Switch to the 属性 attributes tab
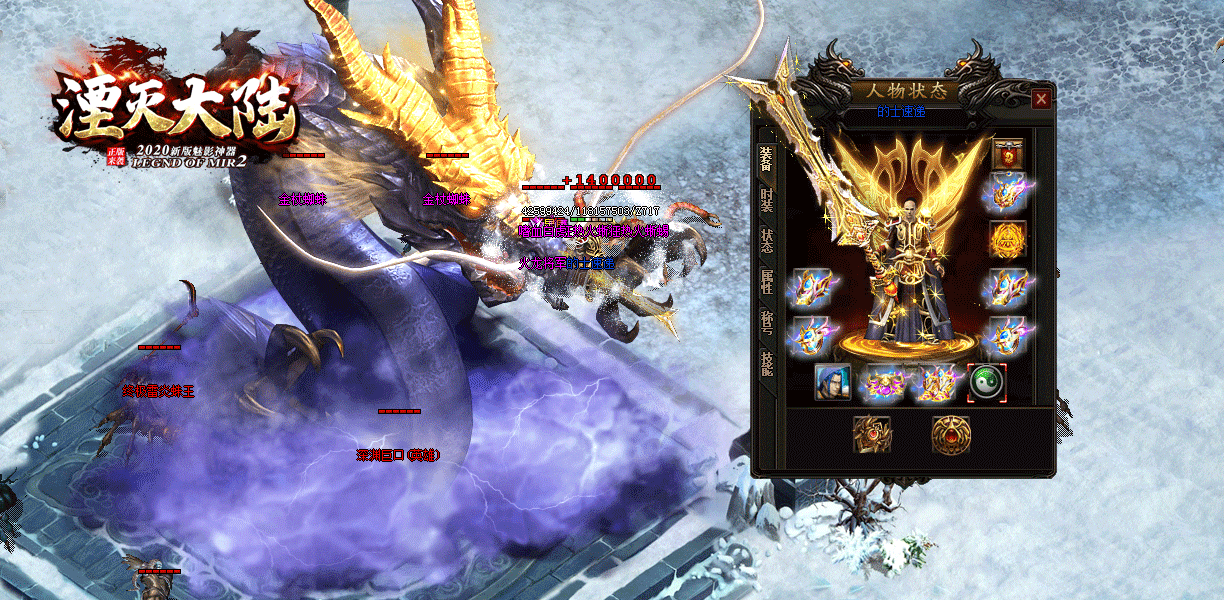This screenshot has height=600, width=1224. pos(766,282)
